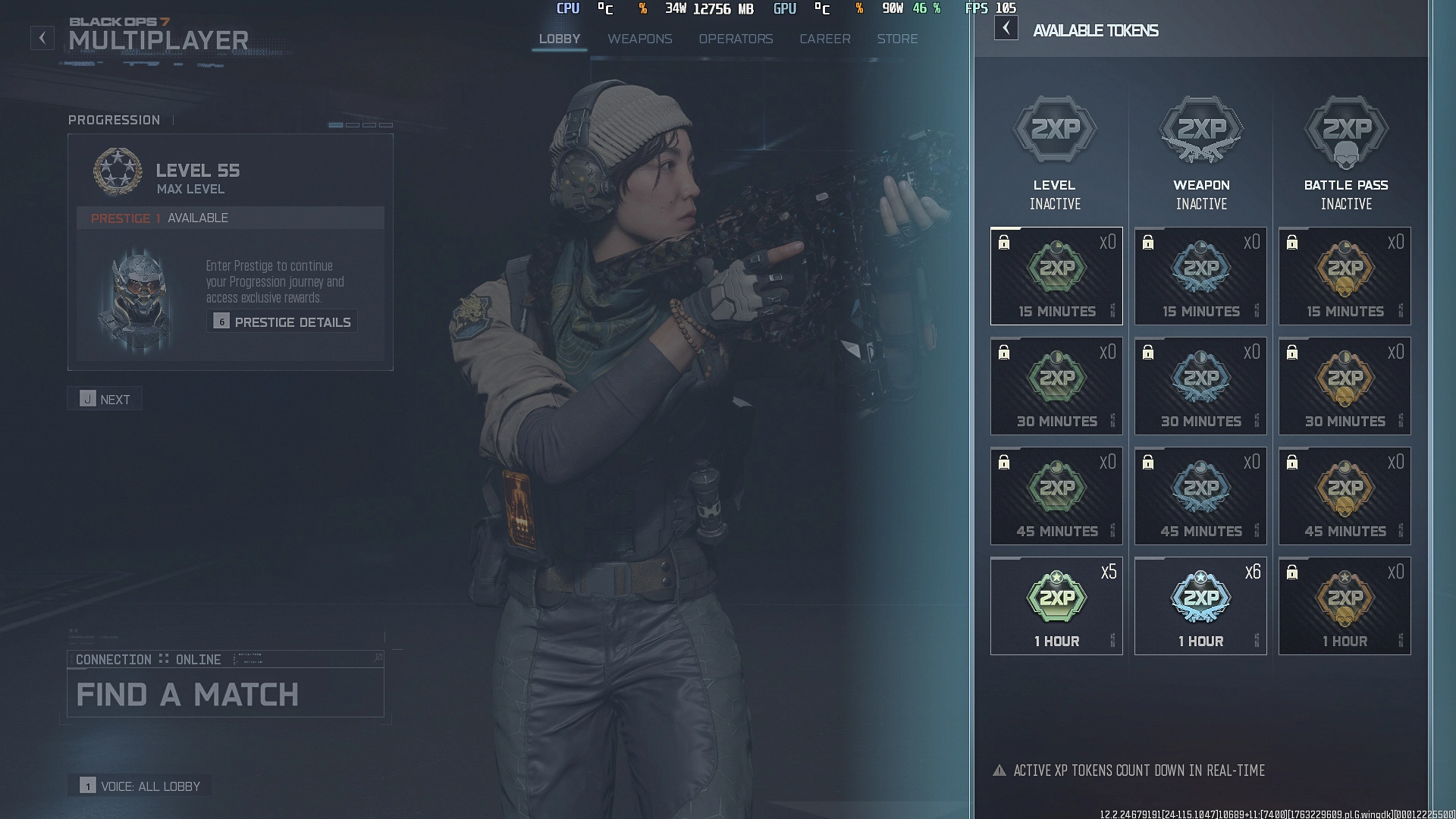Click the Battle Pass 2XP 1 hour token

pos(1345,605)
